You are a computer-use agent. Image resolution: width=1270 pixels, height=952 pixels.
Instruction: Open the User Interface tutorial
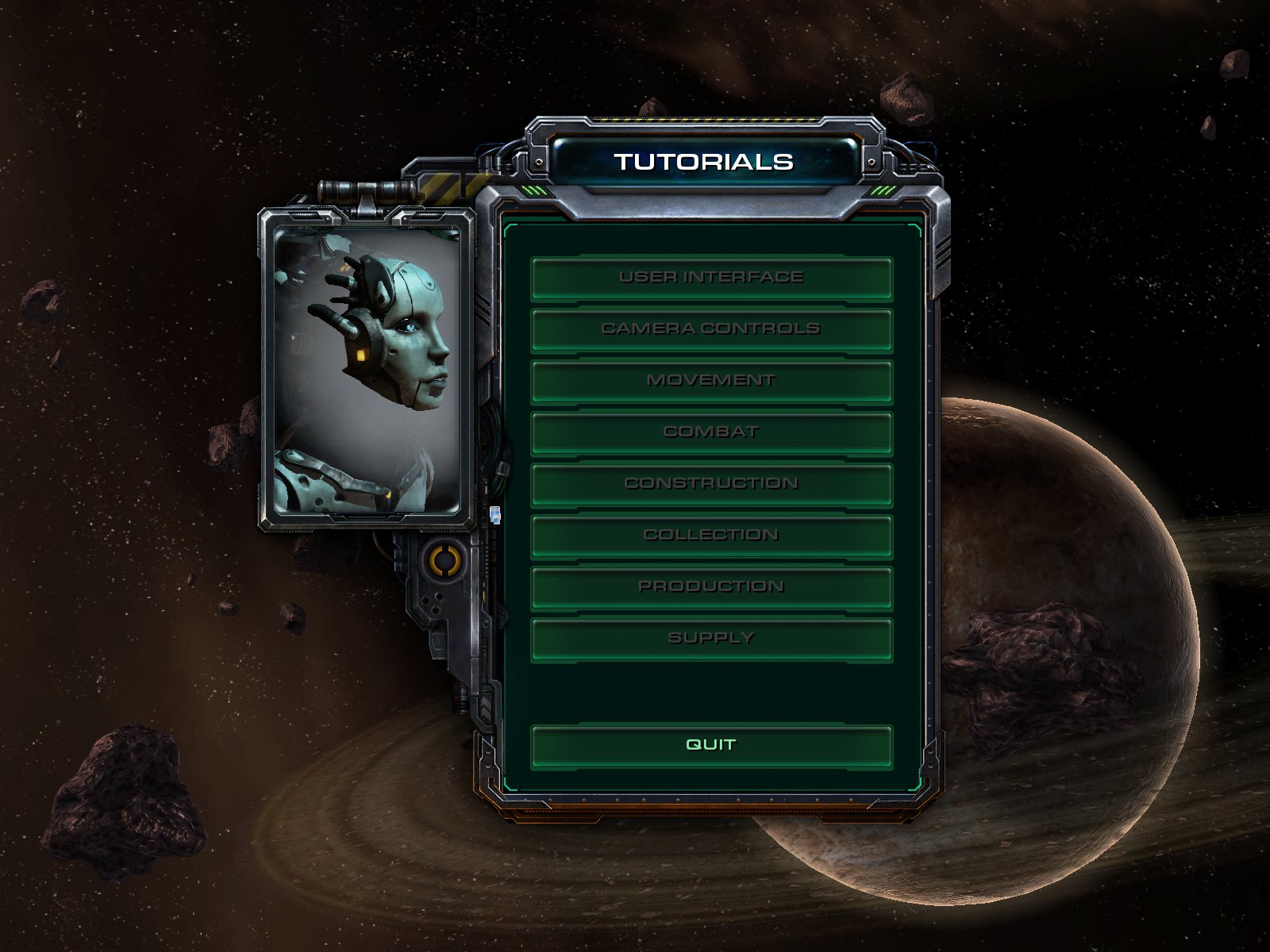coord(711,278)
